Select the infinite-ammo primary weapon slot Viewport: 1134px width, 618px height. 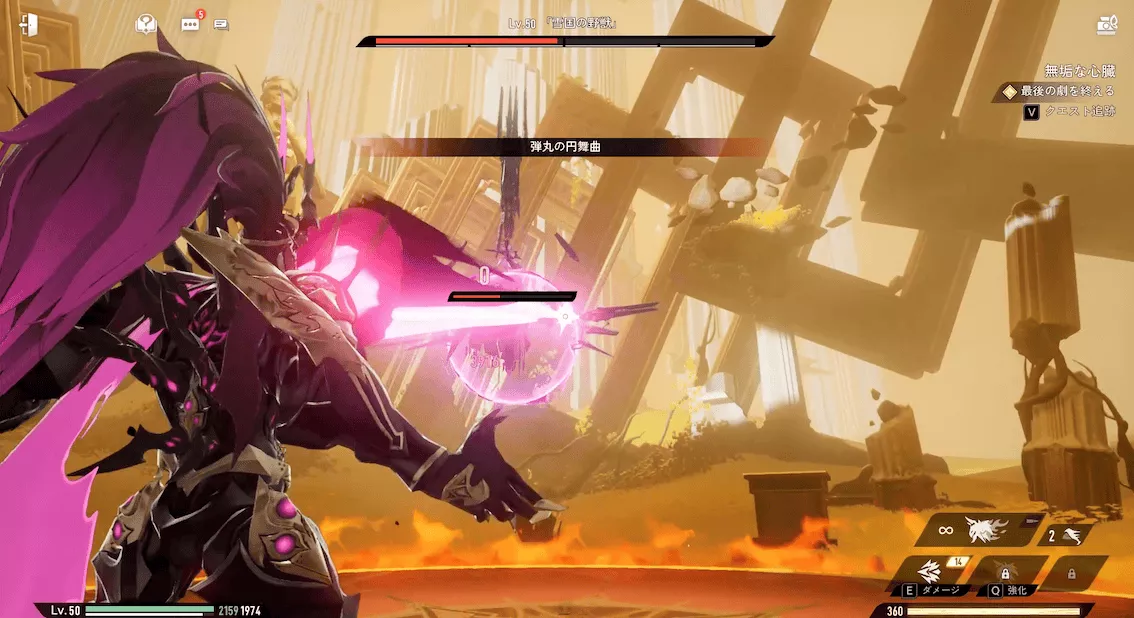[981, 530]
